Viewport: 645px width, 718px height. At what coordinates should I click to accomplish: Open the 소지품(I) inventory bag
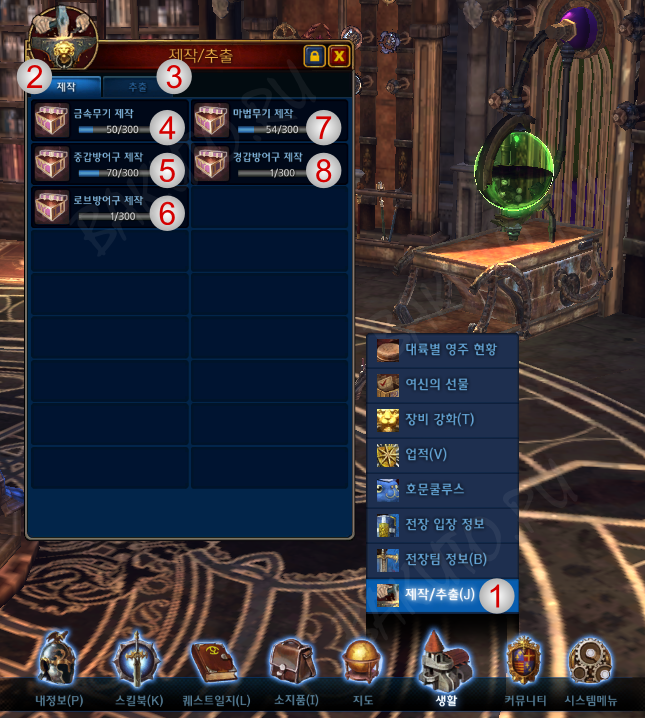(292, 668)
